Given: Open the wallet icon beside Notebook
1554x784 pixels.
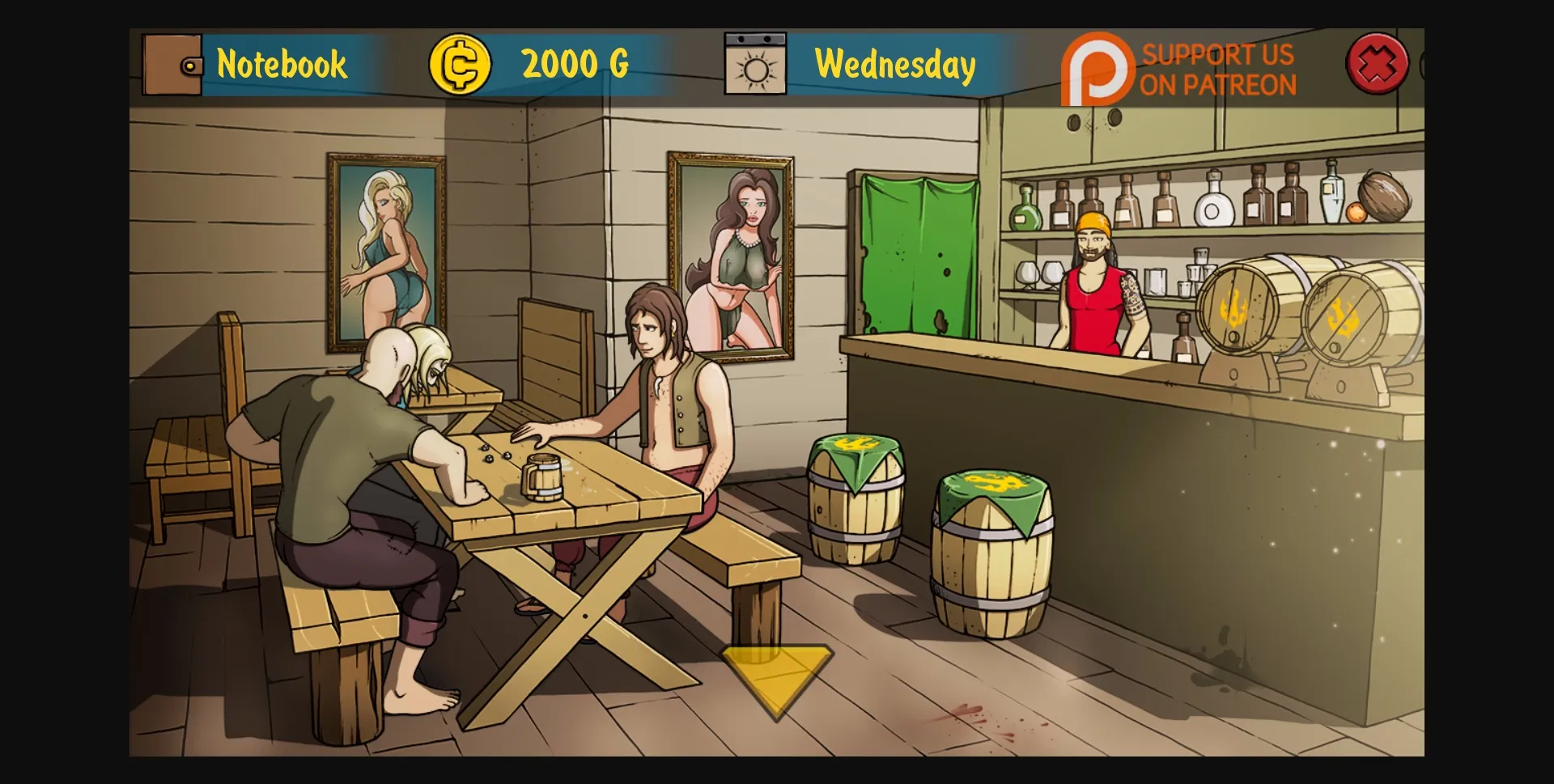Looking at the screenshot, I should tap(172, 65).
